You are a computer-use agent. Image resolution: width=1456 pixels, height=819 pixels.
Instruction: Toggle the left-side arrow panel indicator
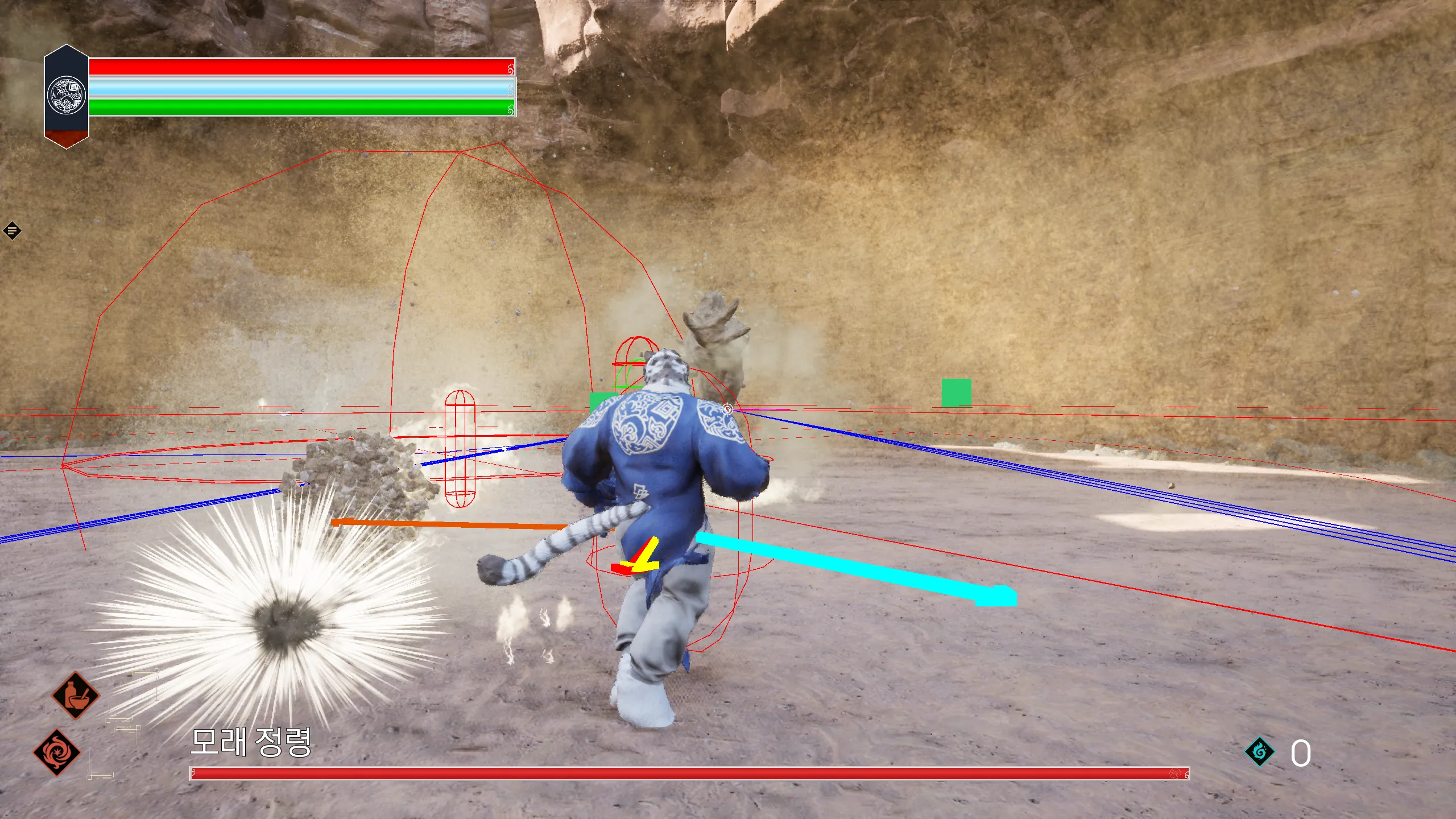pyautogui.click(x=11, y=230)
